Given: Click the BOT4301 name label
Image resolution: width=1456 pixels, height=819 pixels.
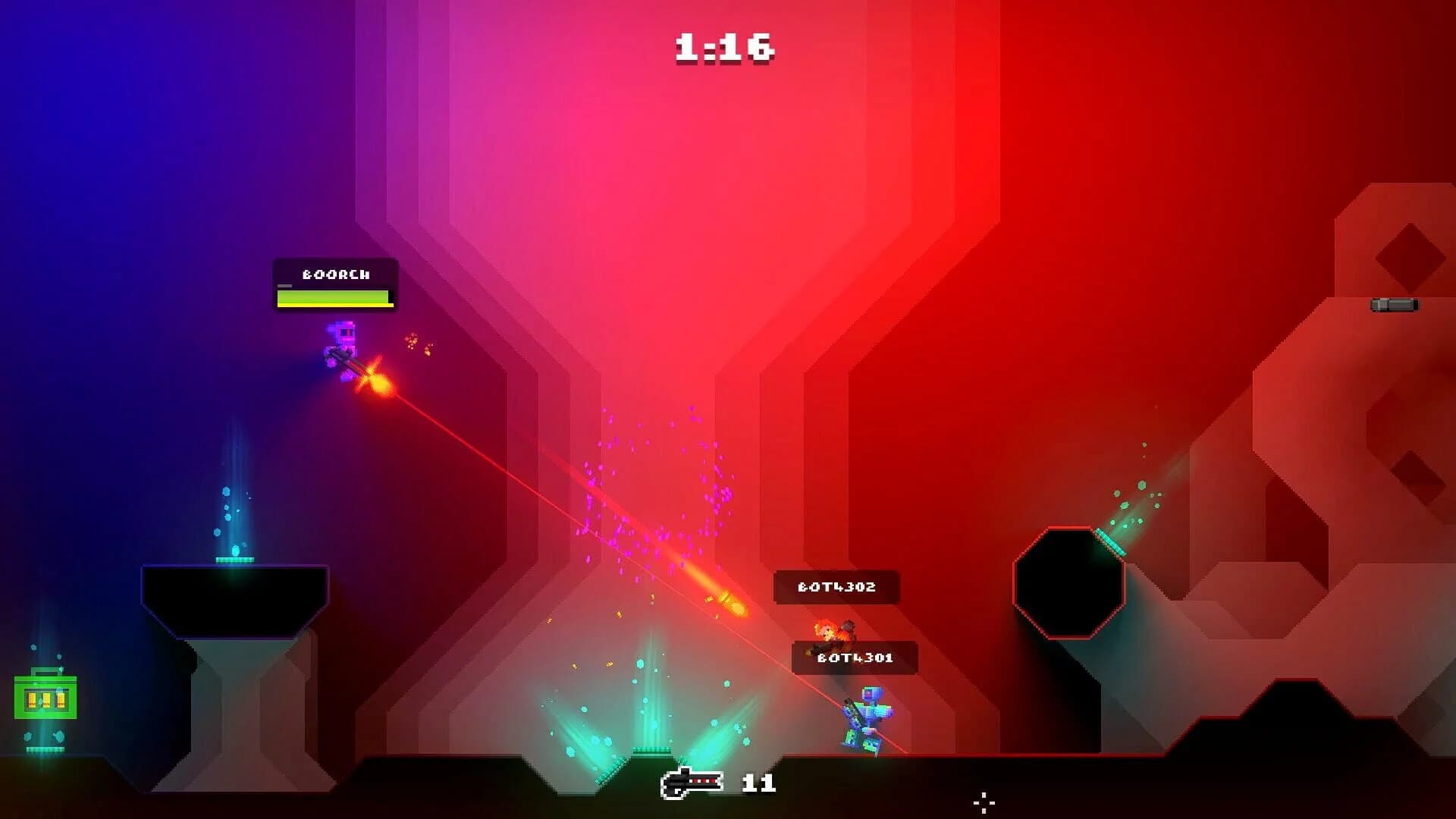Looking at the screenshot, I should pos(856,658).
